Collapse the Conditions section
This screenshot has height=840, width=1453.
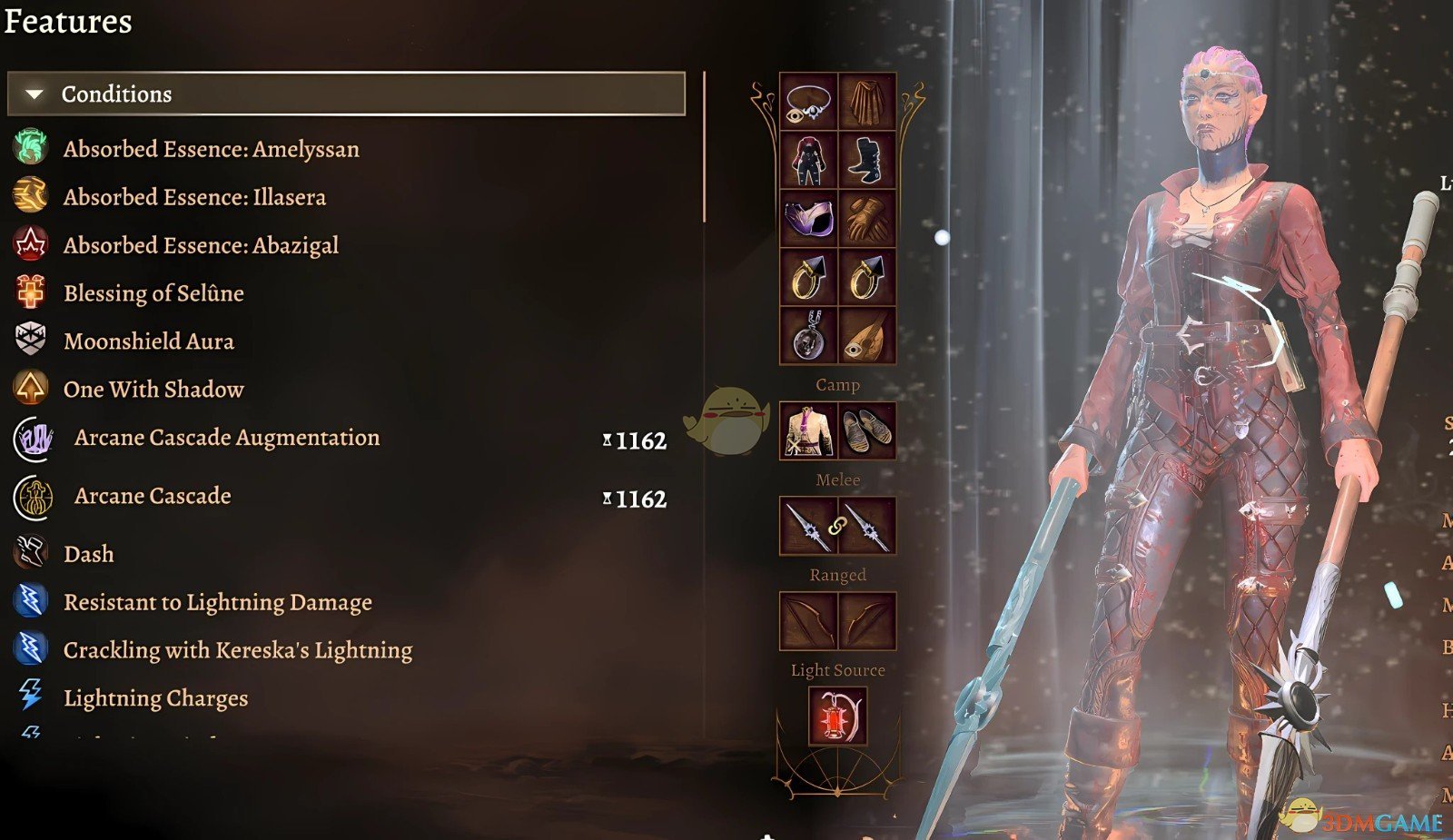pyautogui.click(x=34, y=93)
